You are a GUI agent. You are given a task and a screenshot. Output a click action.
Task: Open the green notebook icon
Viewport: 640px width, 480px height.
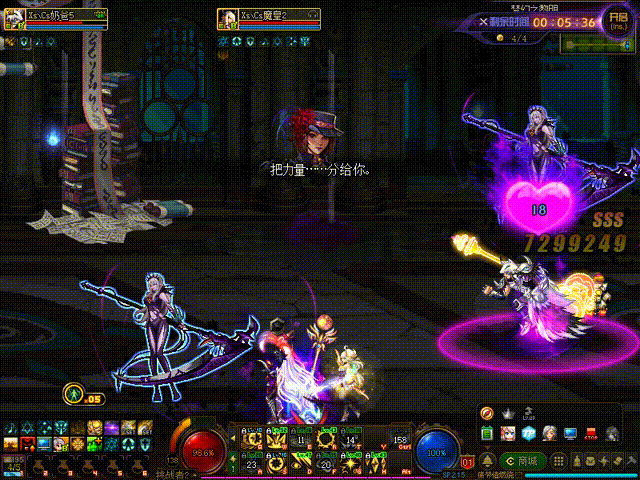pos(487,433)
